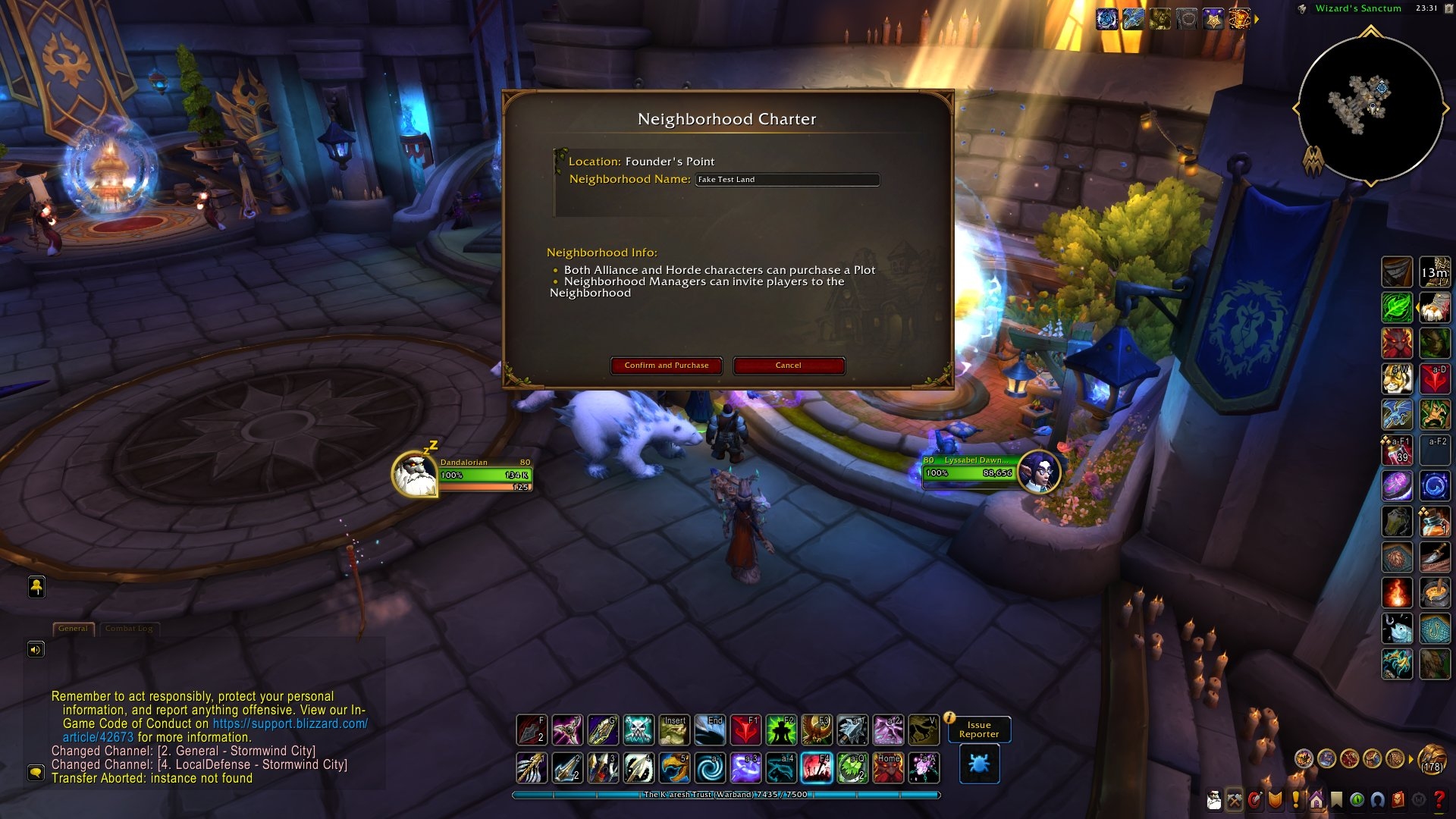This screenshot has width=1456, height=819.
Task: Click the Neighborhood Name text field
Action: [x=787, y=180]
